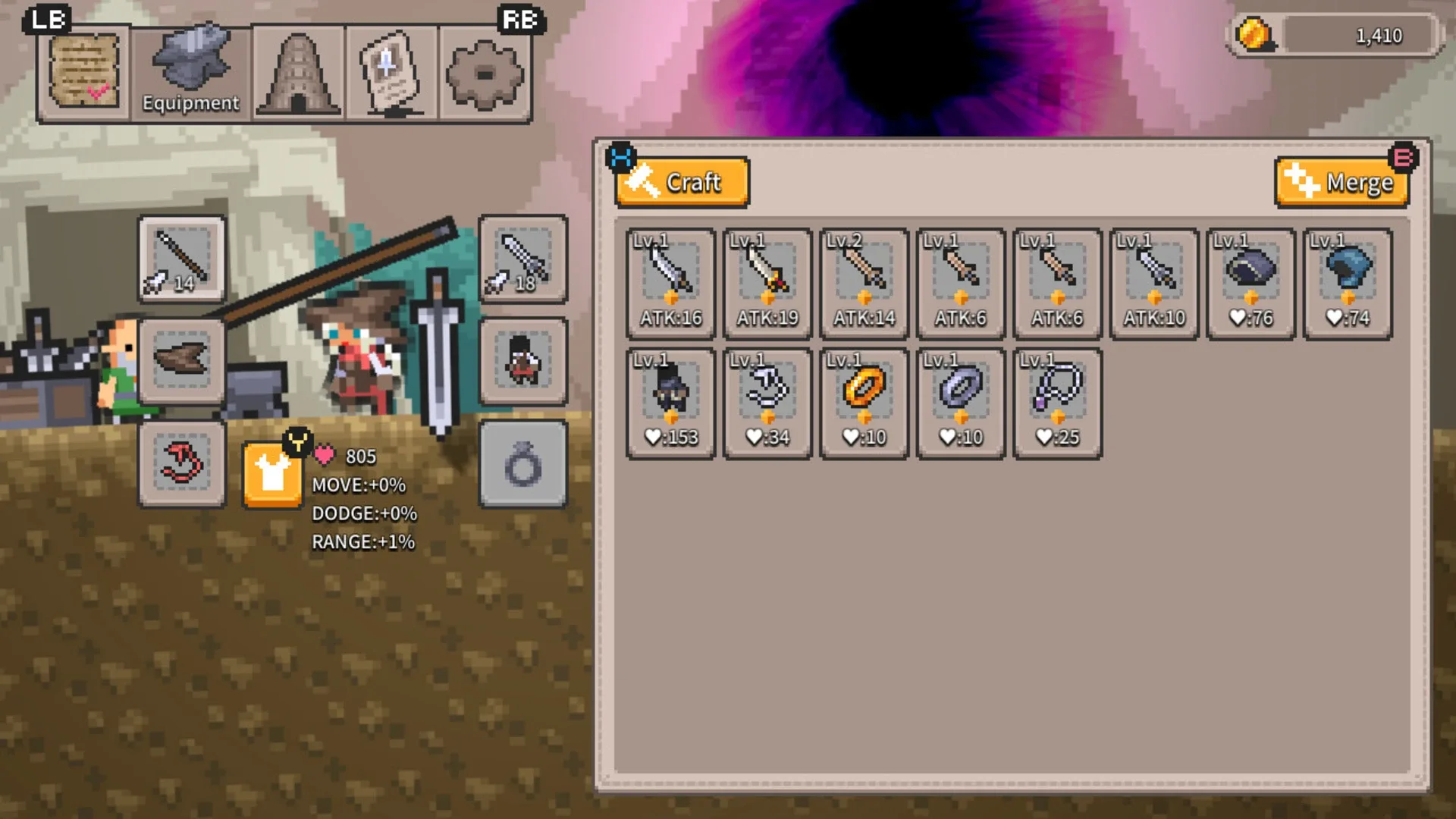Open the quest scroll tab

(83, 71)
